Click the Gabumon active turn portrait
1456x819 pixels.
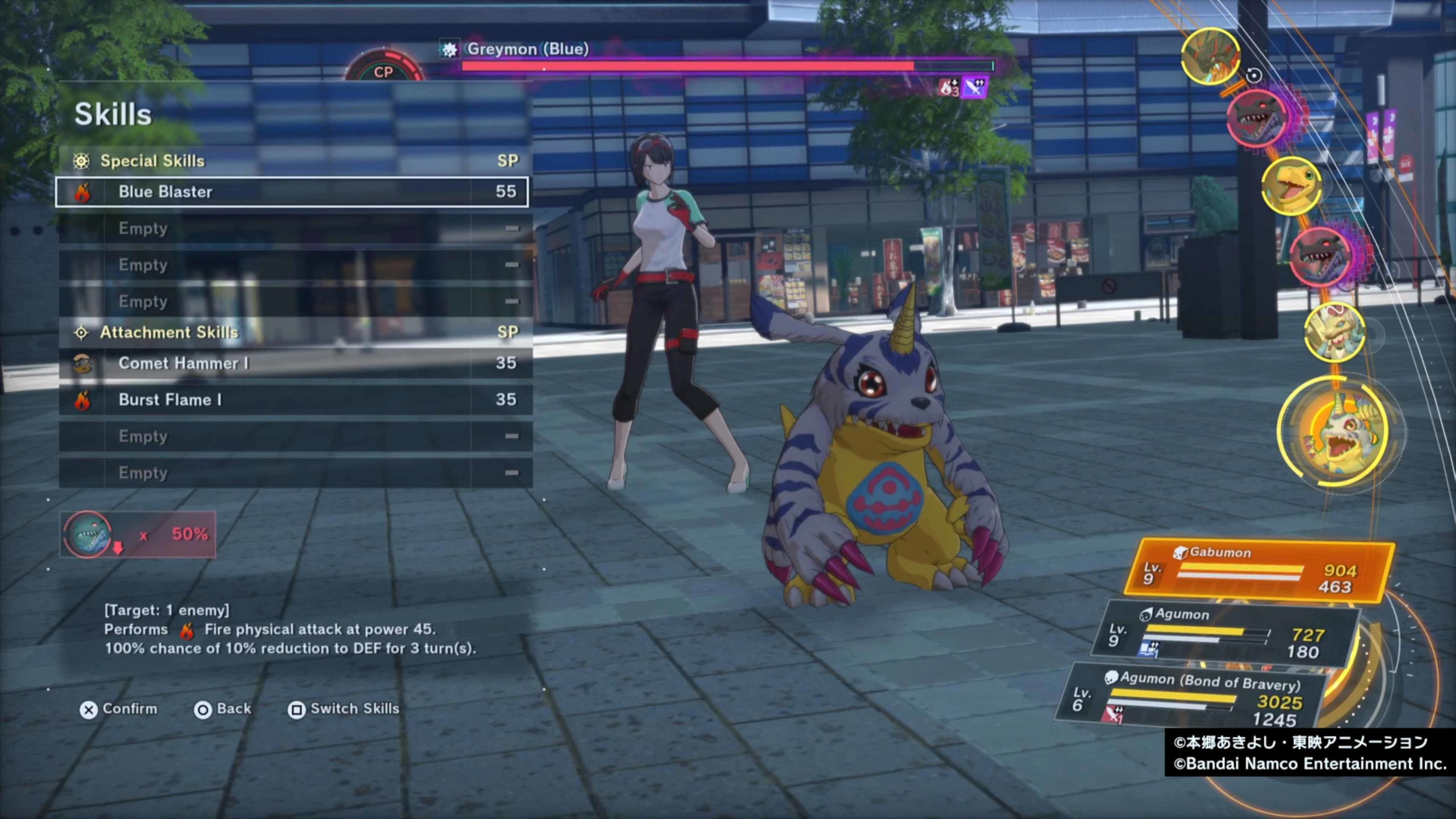(1339, 433)
